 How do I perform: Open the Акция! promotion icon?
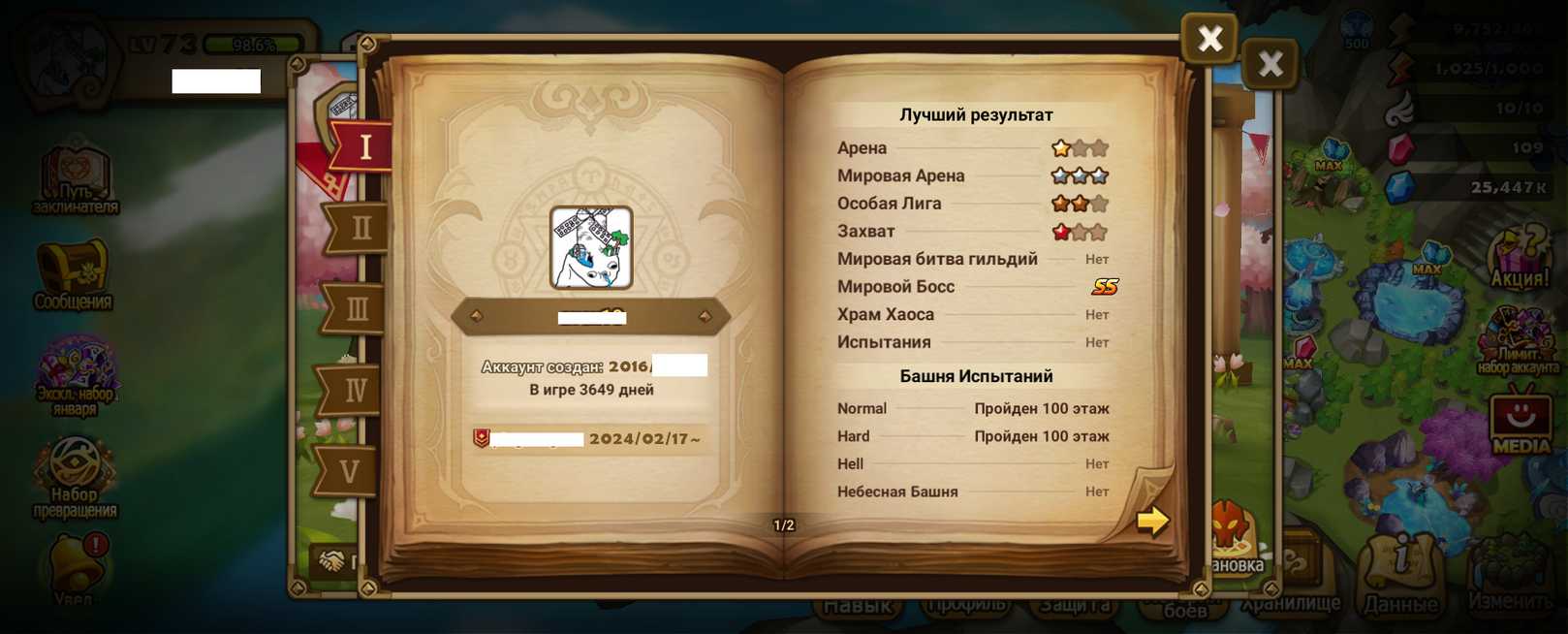[x=1519, y=259]
